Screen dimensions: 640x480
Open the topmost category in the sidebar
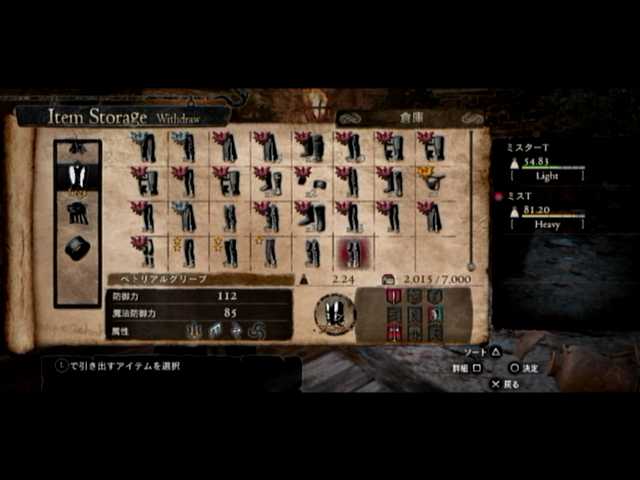[77, 150]
